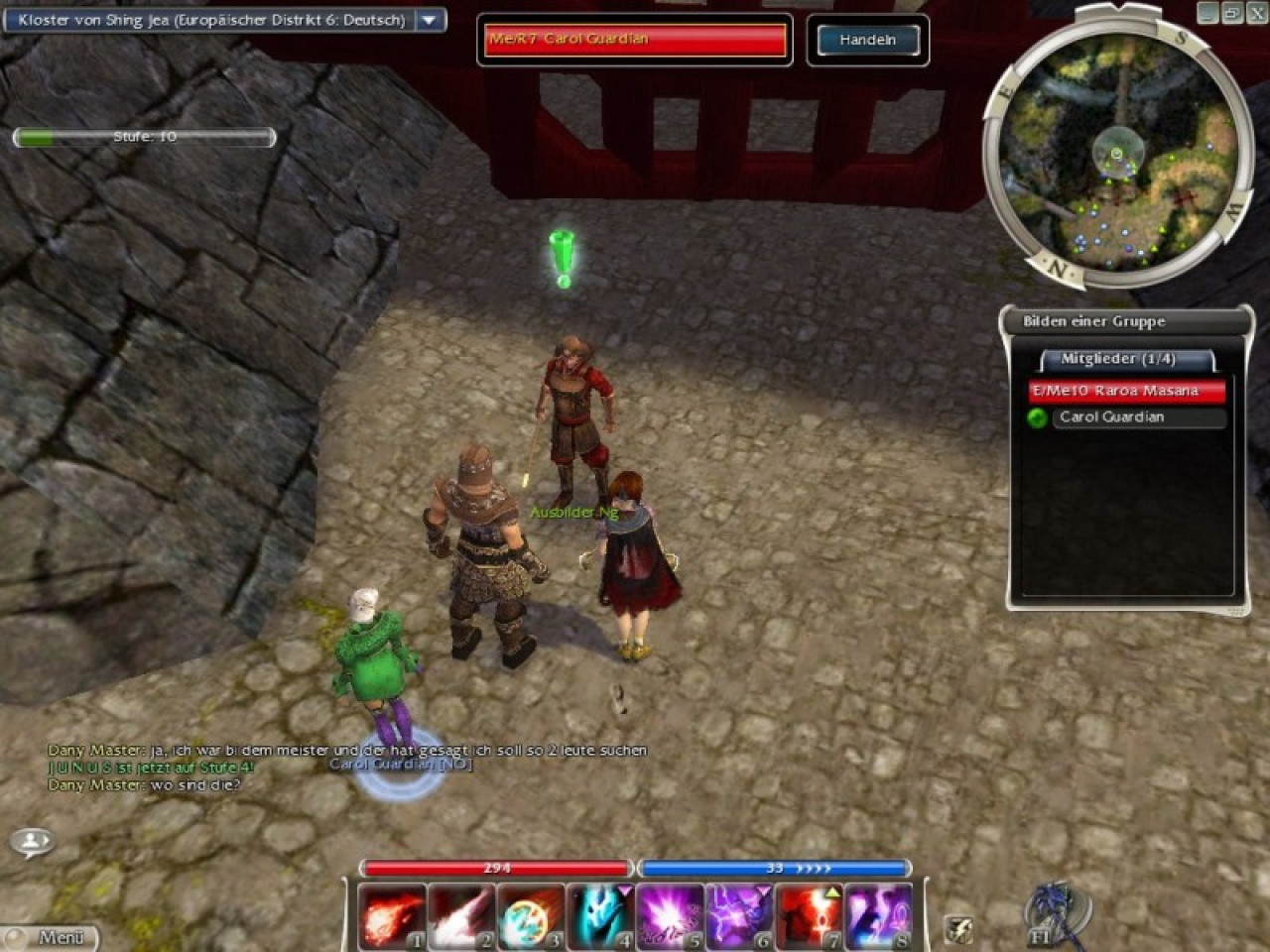This screenshot has height=952, width=1270.
Task: Minimize the game window
Action: (1207, 13)
